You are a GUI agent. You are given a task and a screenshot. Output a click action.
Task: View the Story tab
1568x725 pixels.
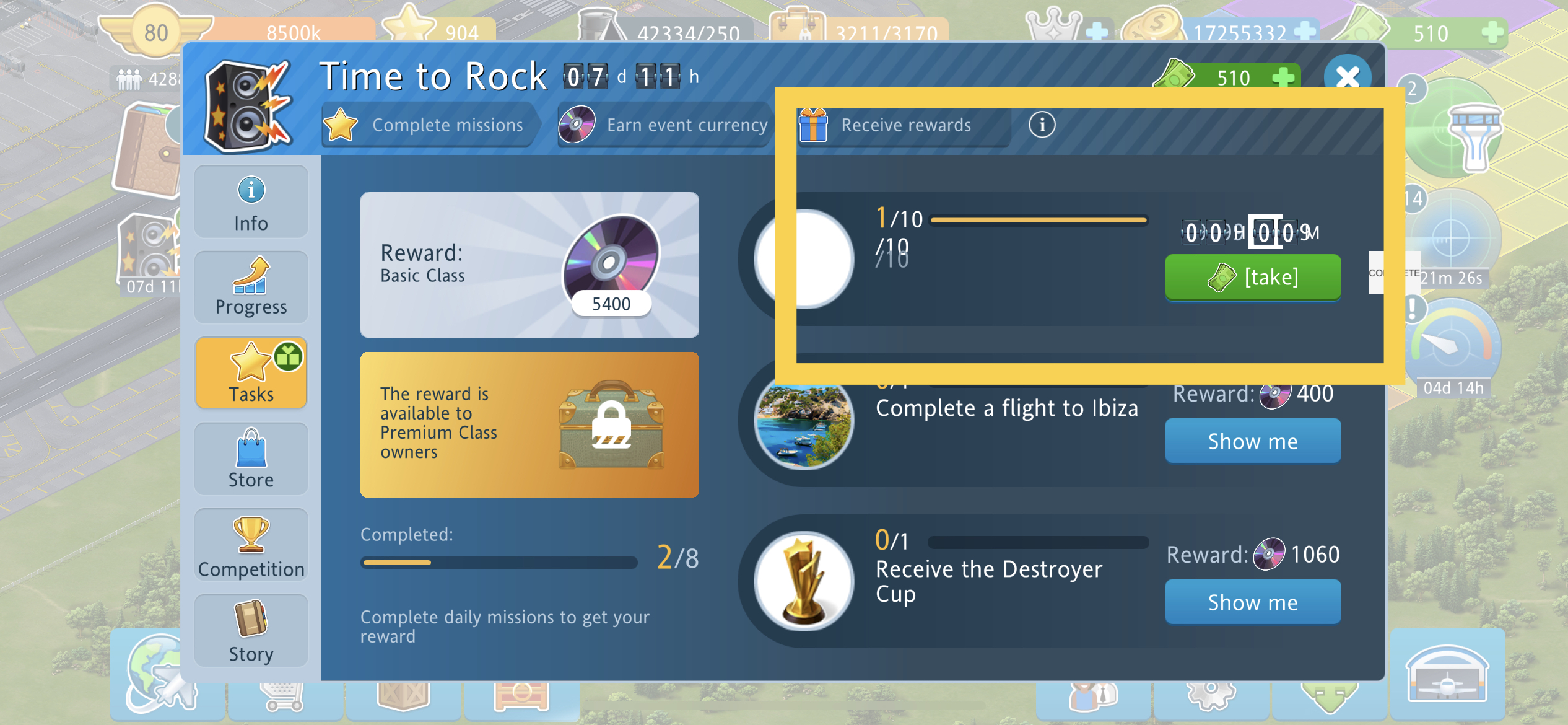tap(251, 631)
